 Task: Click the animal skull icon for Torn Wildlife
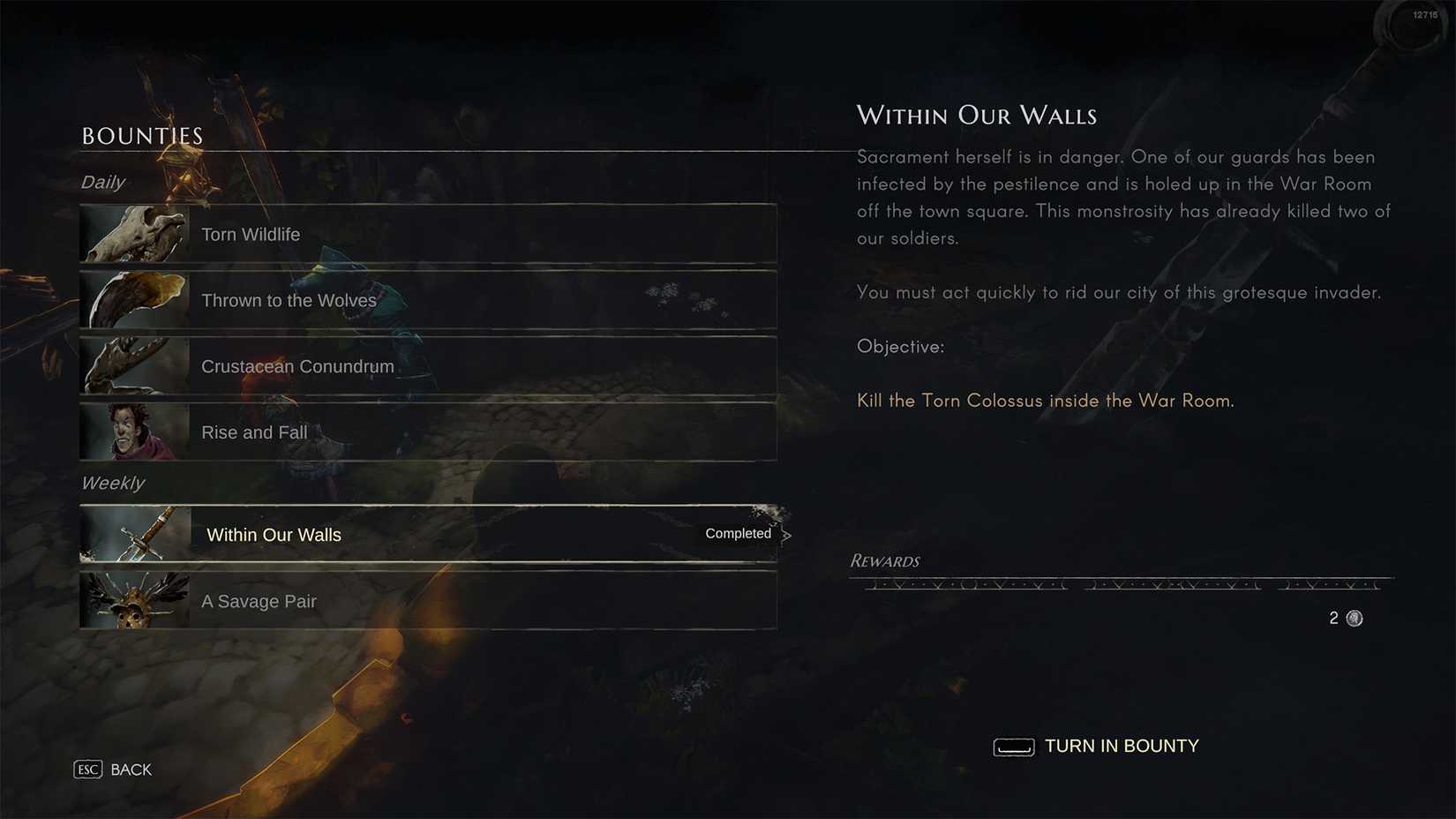coord(134,233)
